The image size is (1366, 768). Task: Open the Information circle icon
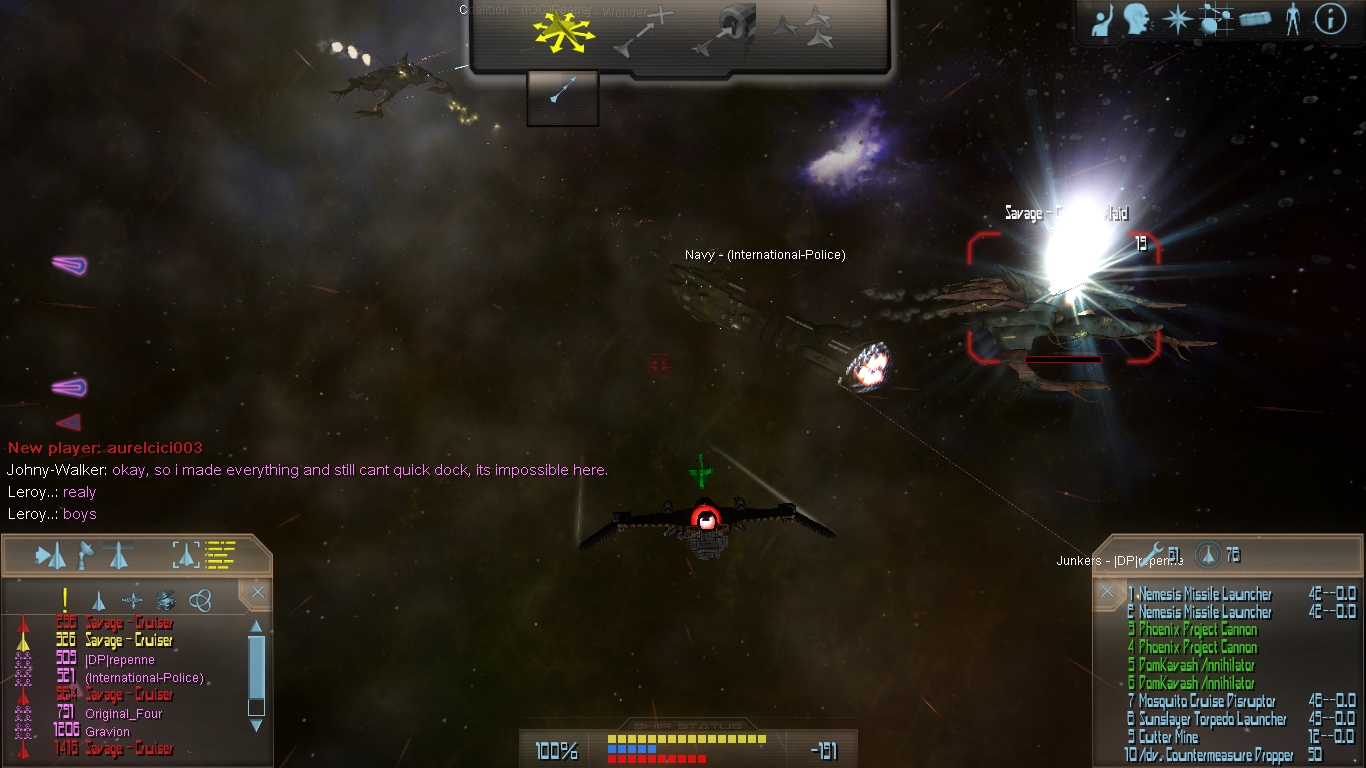[x=1330, y=19]
